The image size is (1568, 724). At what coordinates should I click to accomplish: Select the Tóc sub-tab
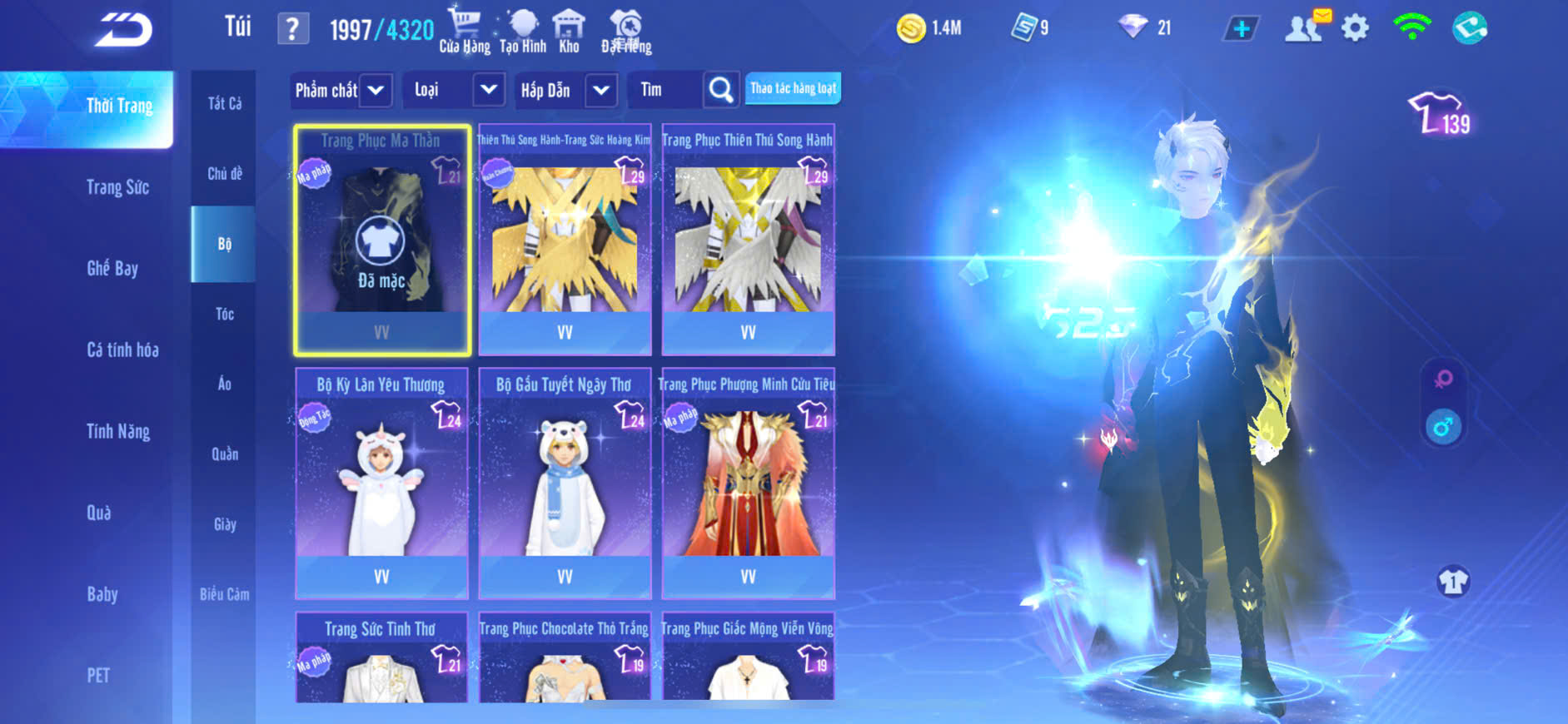[224, 314]
